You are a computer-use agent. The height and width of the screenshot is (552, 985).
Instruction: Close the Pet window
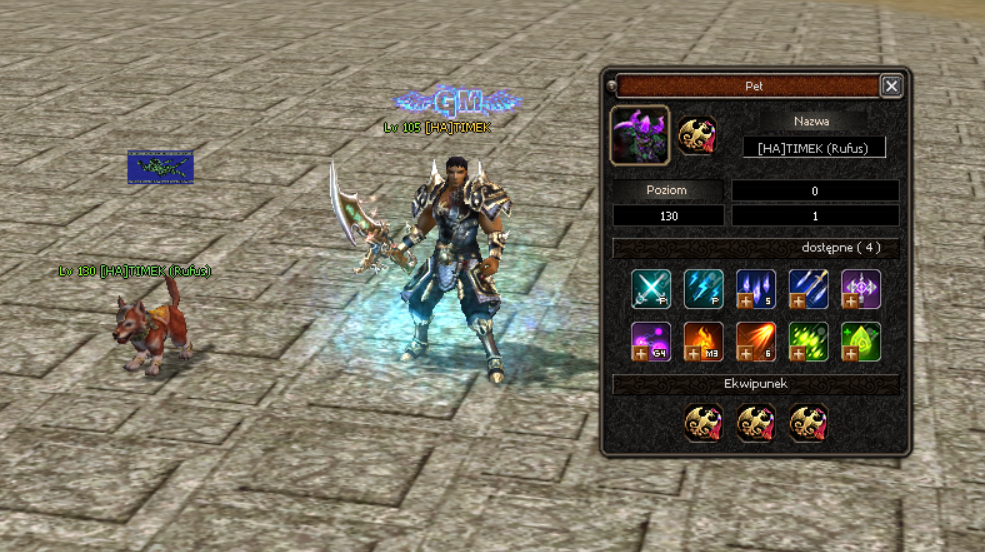pos(891,86)
